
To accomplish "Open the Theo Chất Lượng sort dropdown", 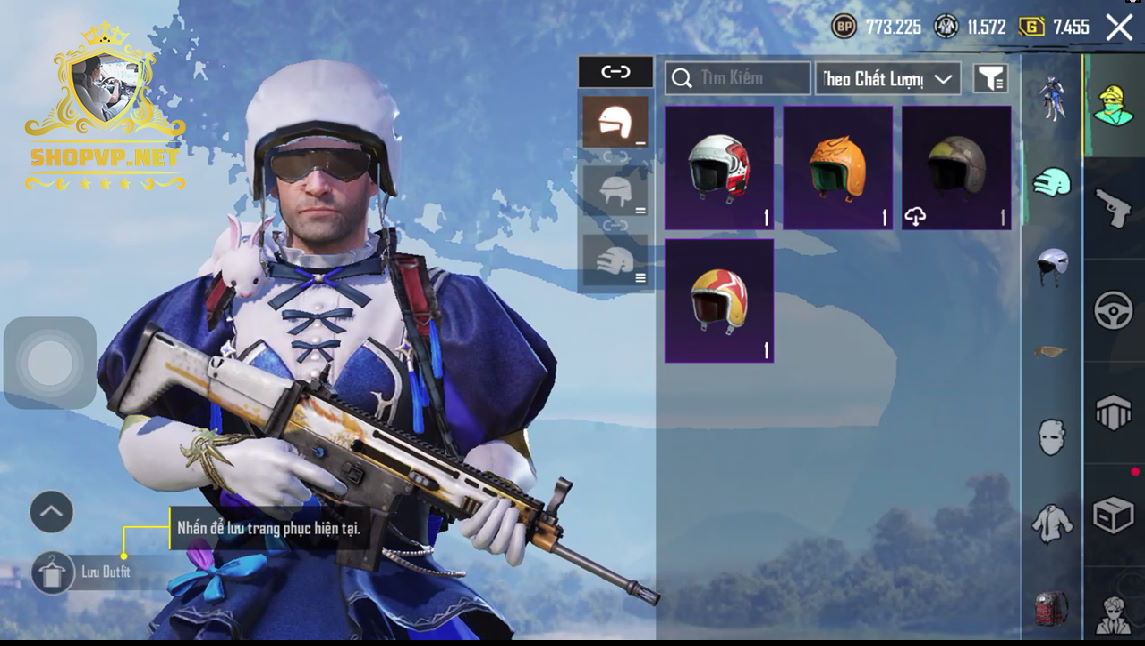I will [888, 78].
